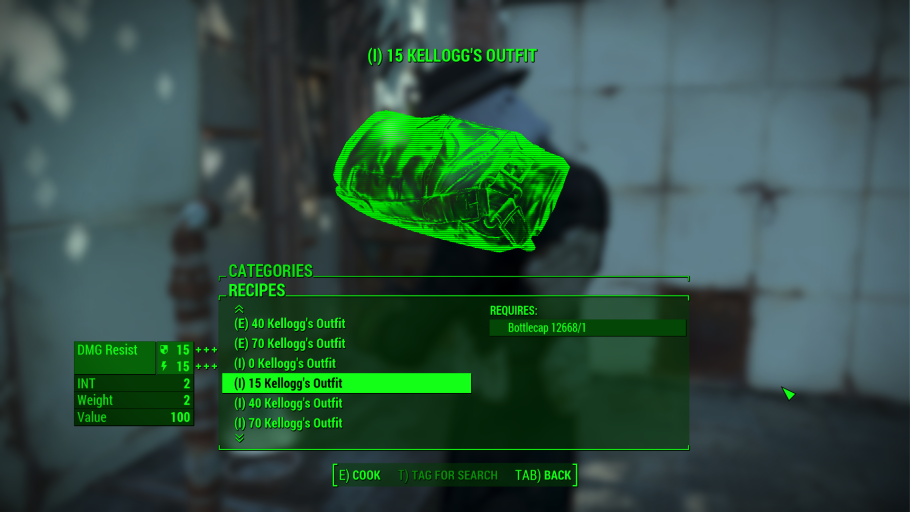Image resolution: width=910 pixels, height=512 pixels.
Task: Pick the (I) 0 Kellogg's Outfit recipe
Action: tap(285, 364)
